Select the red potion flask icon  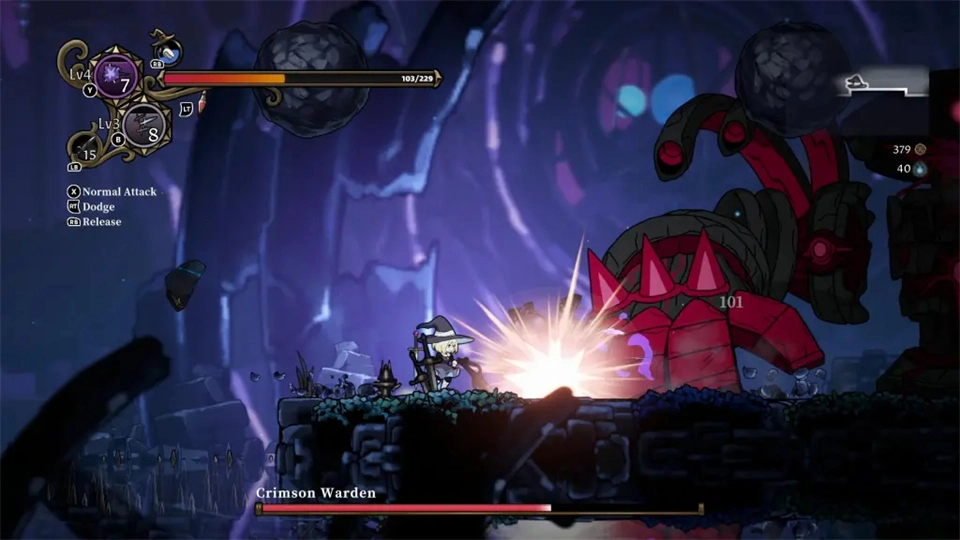pyautogui.click(x=202, y=102)
